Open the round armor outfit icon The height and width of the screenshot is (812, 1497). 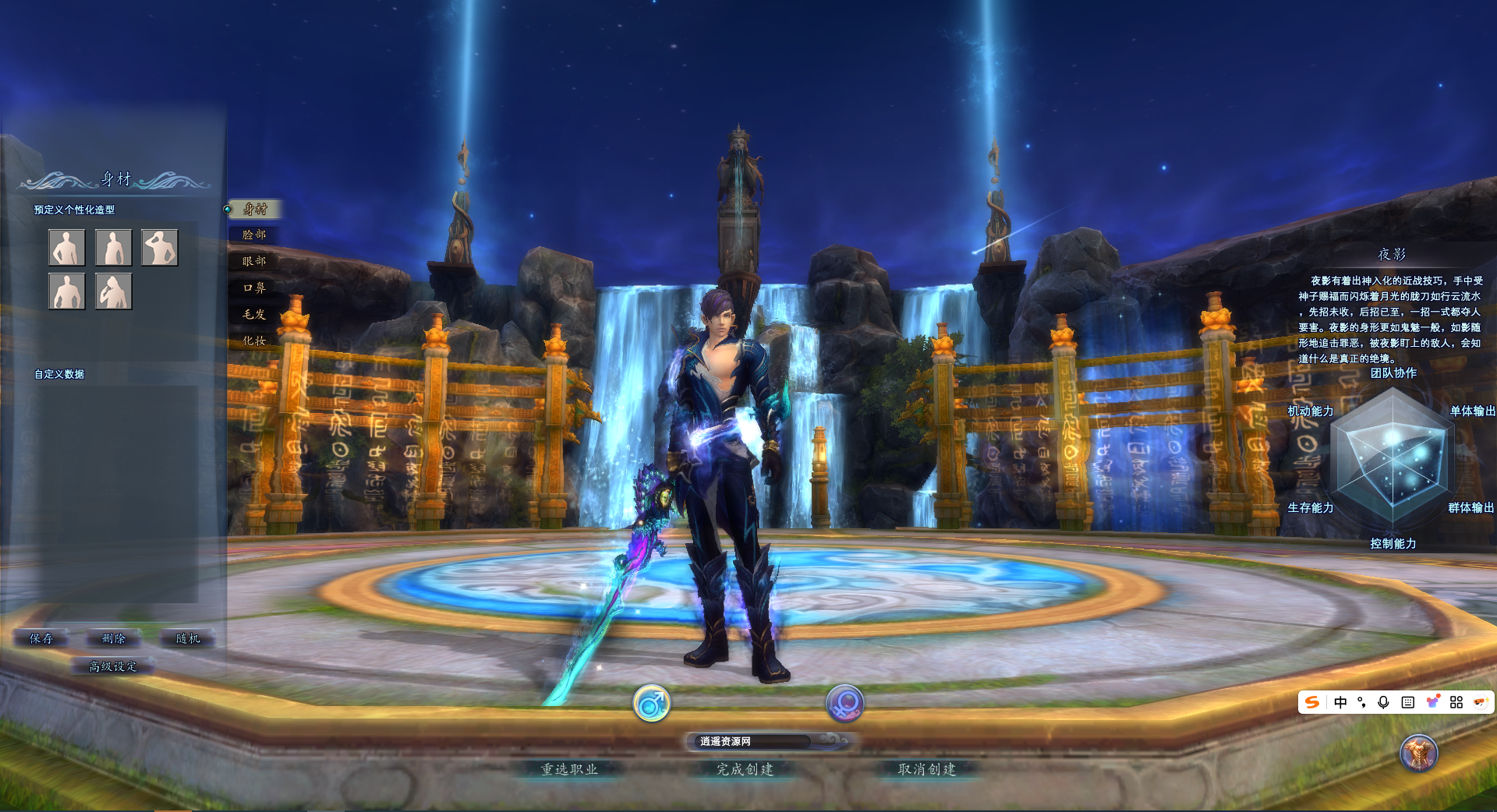[x=1418, y=753]
